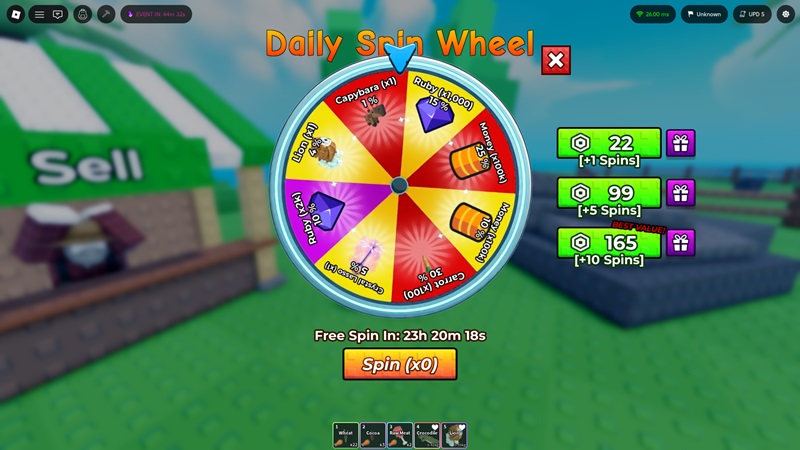The width and height of the screenshot is (800, 450).
Task: Choose the Crocodile hotbar slot
Action: coord(427,434)
